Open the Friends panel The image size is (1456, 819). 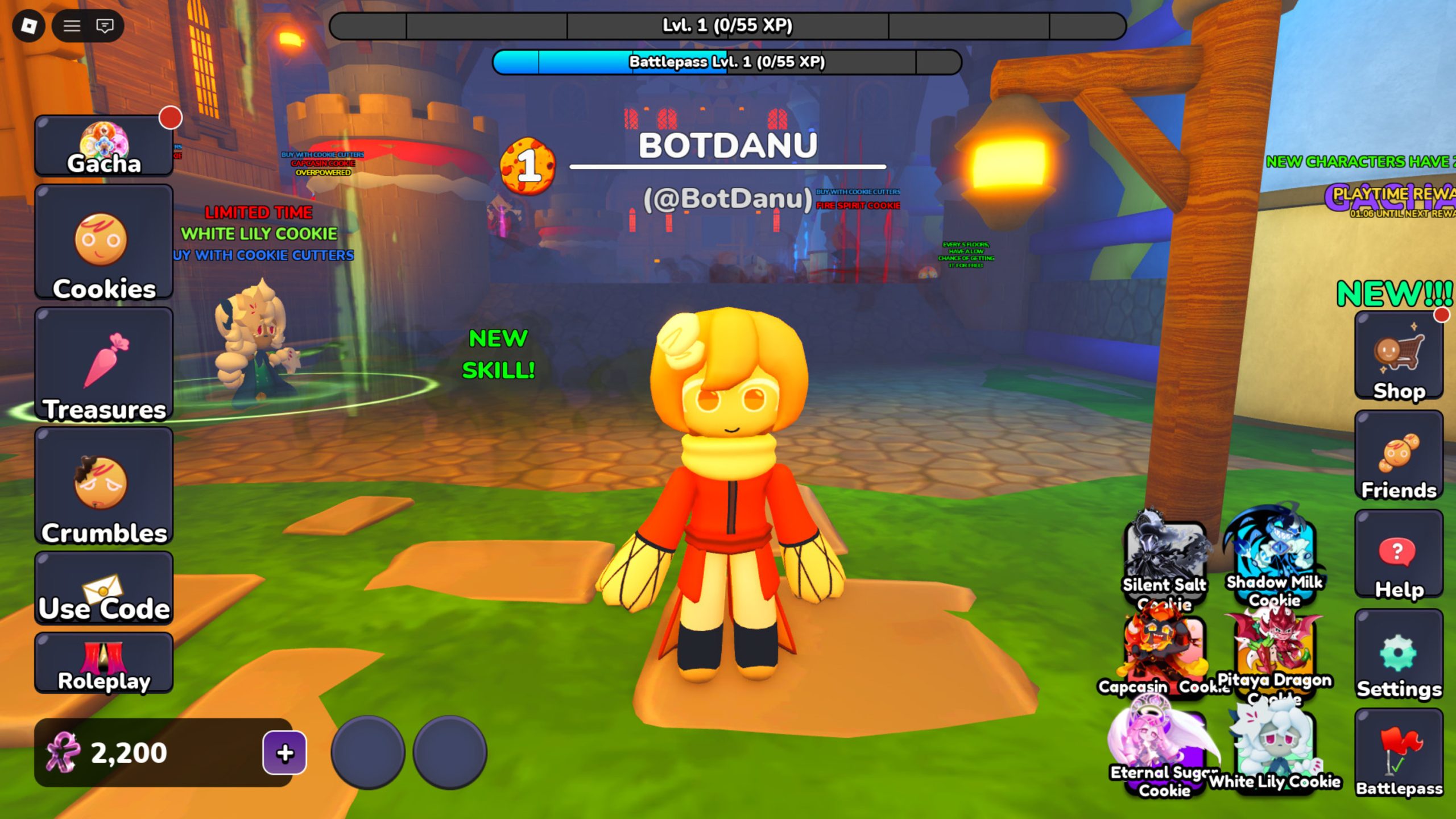1399,456
